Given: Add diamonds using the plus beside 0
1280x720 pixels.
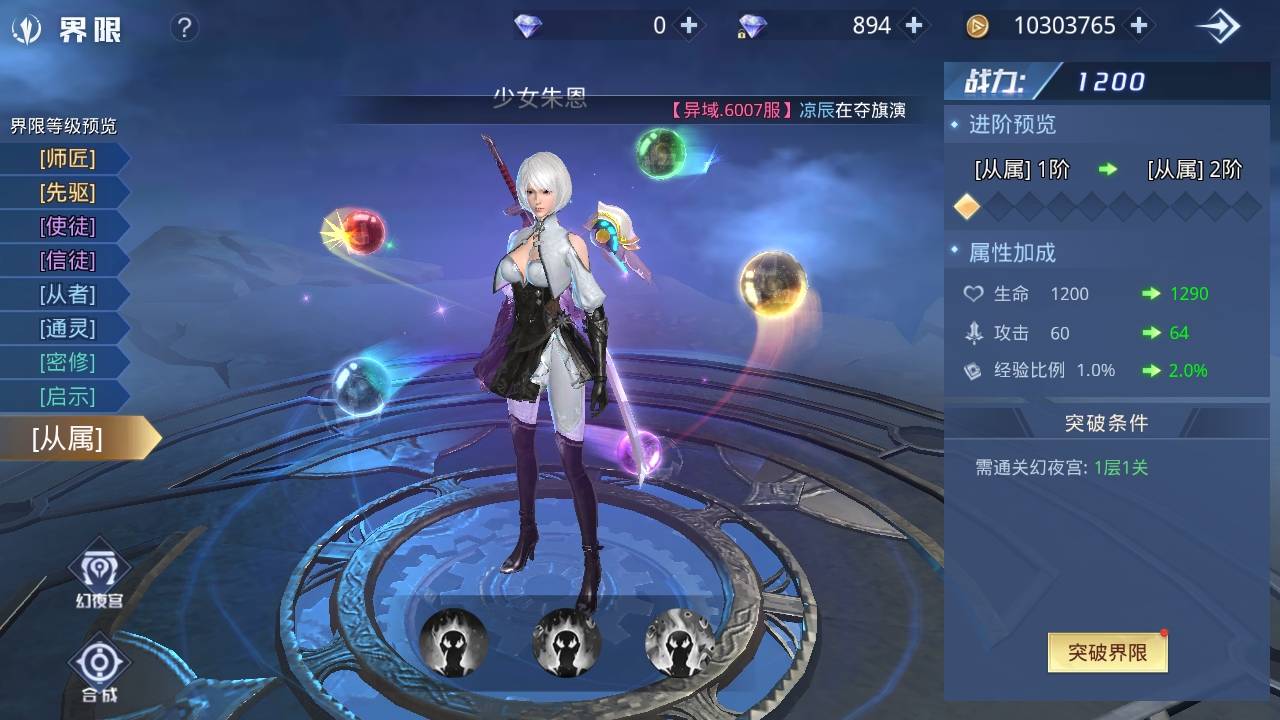Looking at the screenshot, I should point(688,26).
